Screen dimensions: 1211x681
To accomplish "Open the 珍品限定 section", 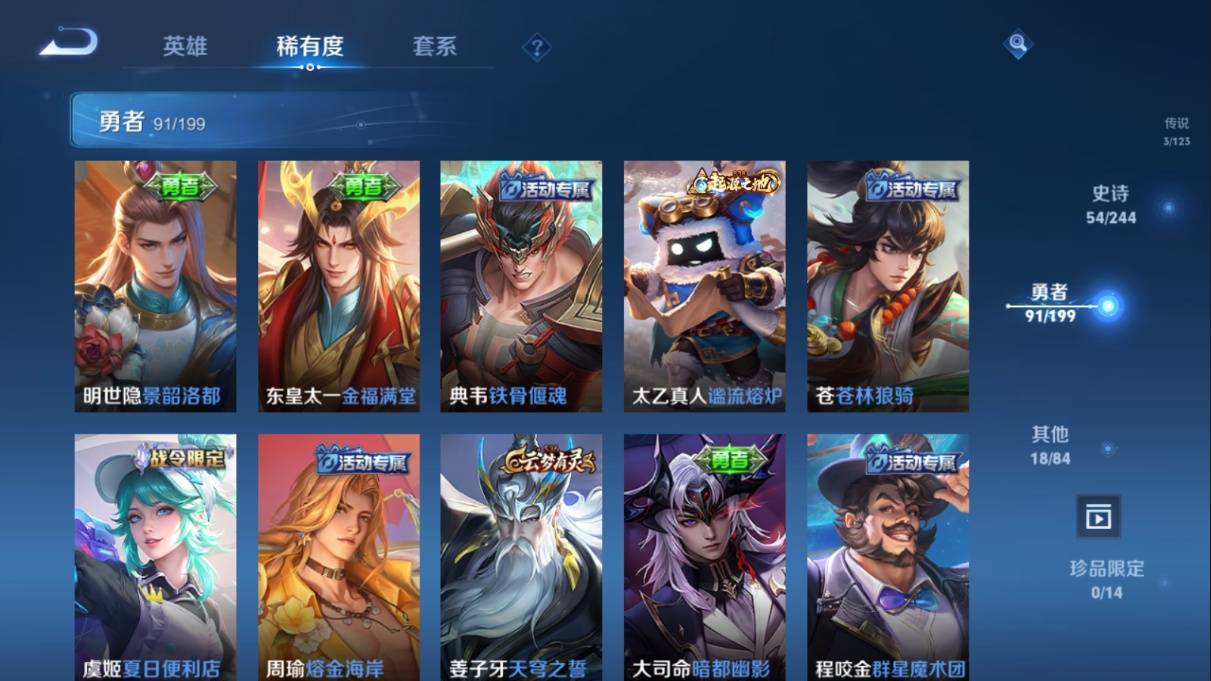I will (x=1106, y=579).
